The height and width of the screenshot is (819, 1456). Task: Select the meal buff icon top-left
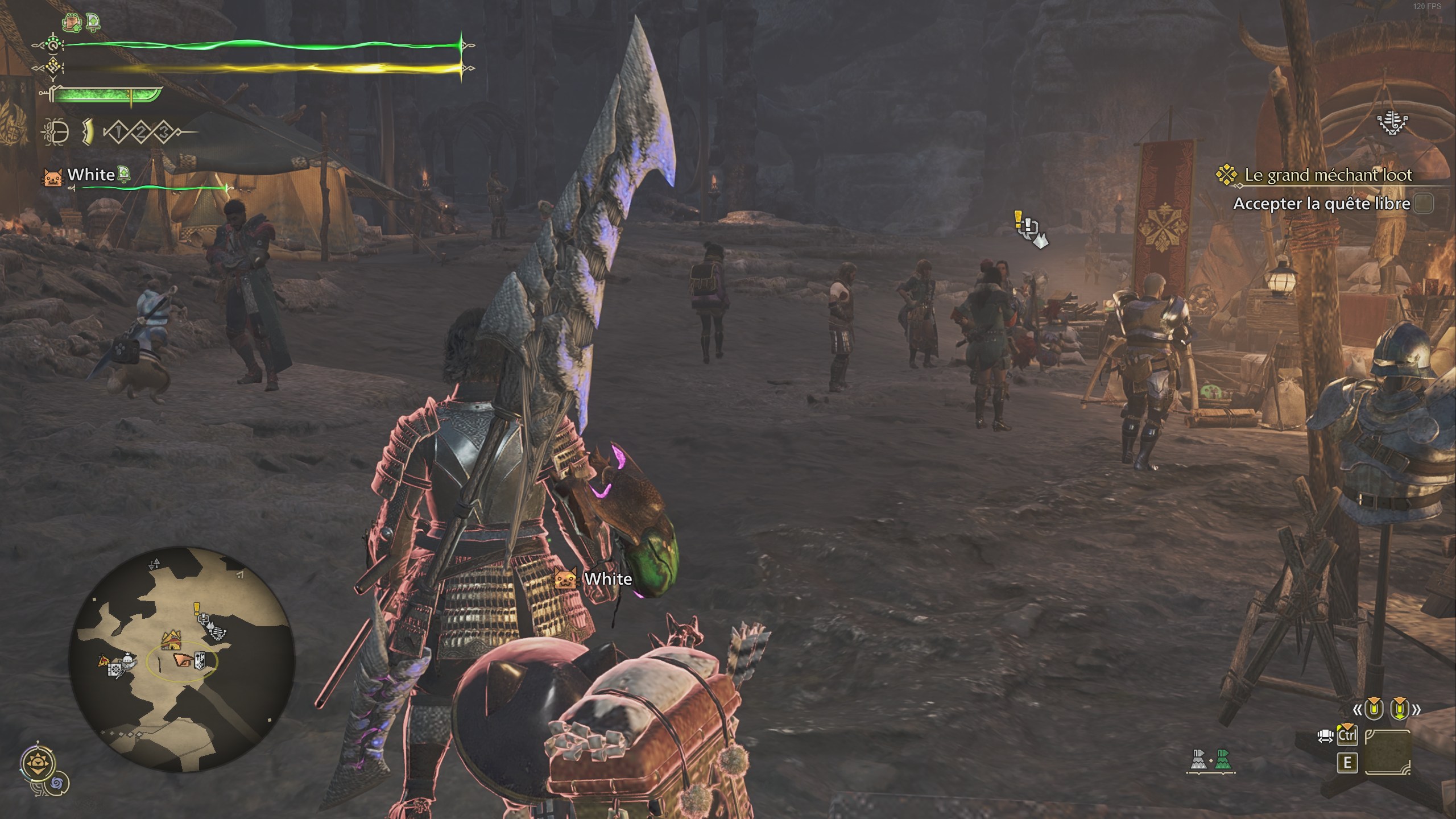point(72,22)
